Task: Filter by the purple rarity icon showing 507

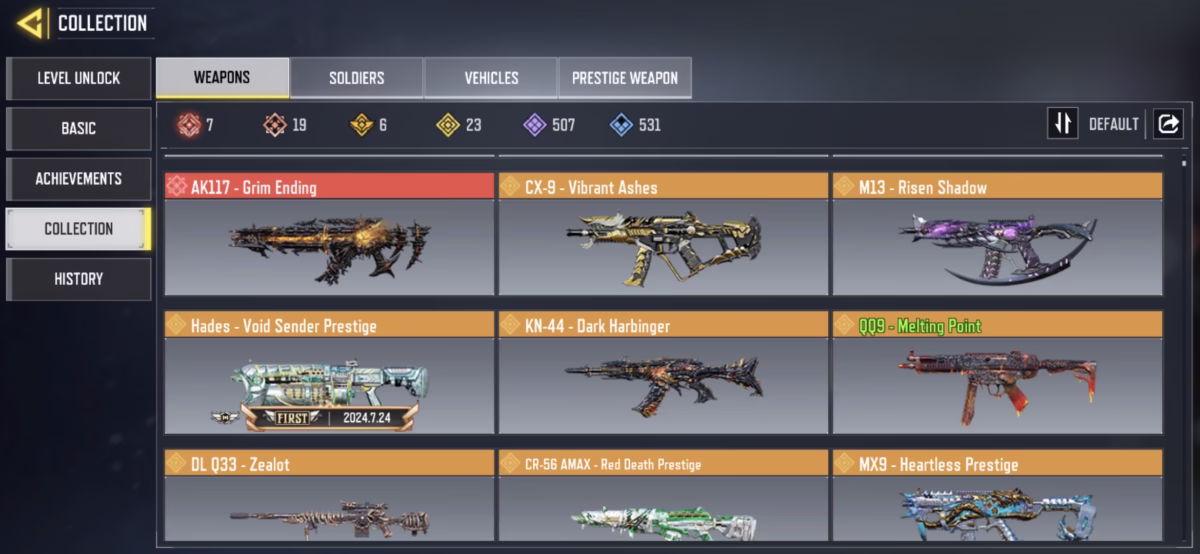Action: 535,125
